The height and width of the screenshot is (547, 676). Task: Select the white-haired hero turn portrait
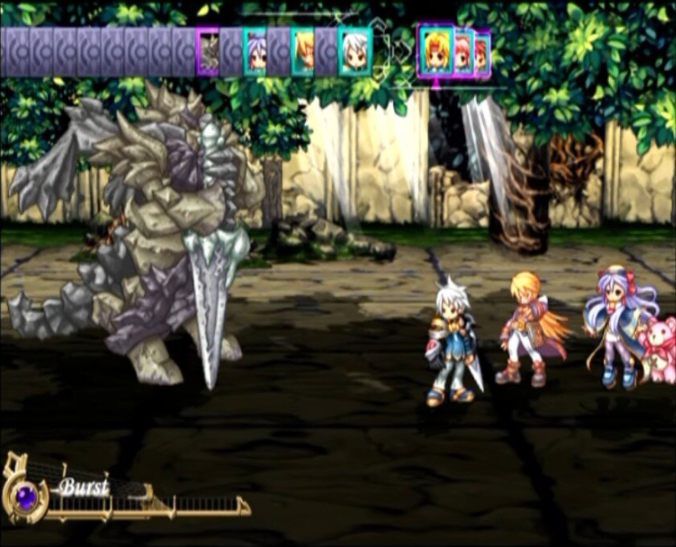[x=354, y=52]
